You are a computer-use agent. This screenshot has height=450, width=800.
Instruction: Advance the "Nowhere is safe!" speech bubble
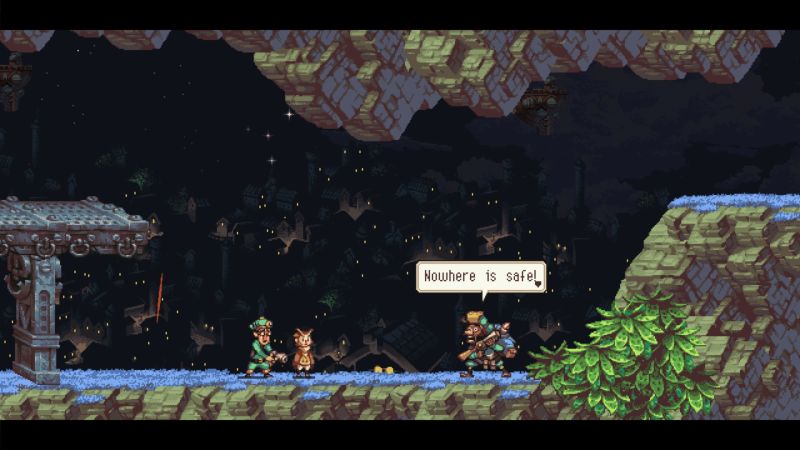539,284
